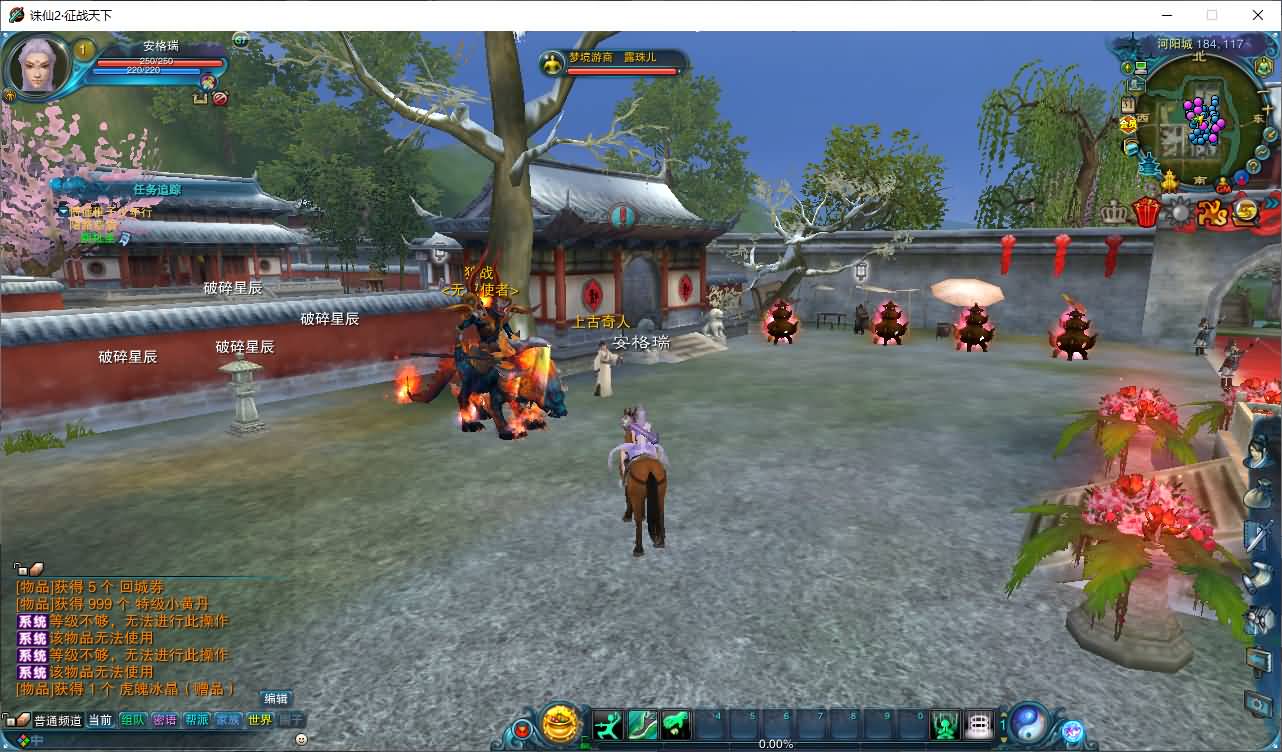Click the chat text input bar
1282x752 pixels.
pos(160,740)
